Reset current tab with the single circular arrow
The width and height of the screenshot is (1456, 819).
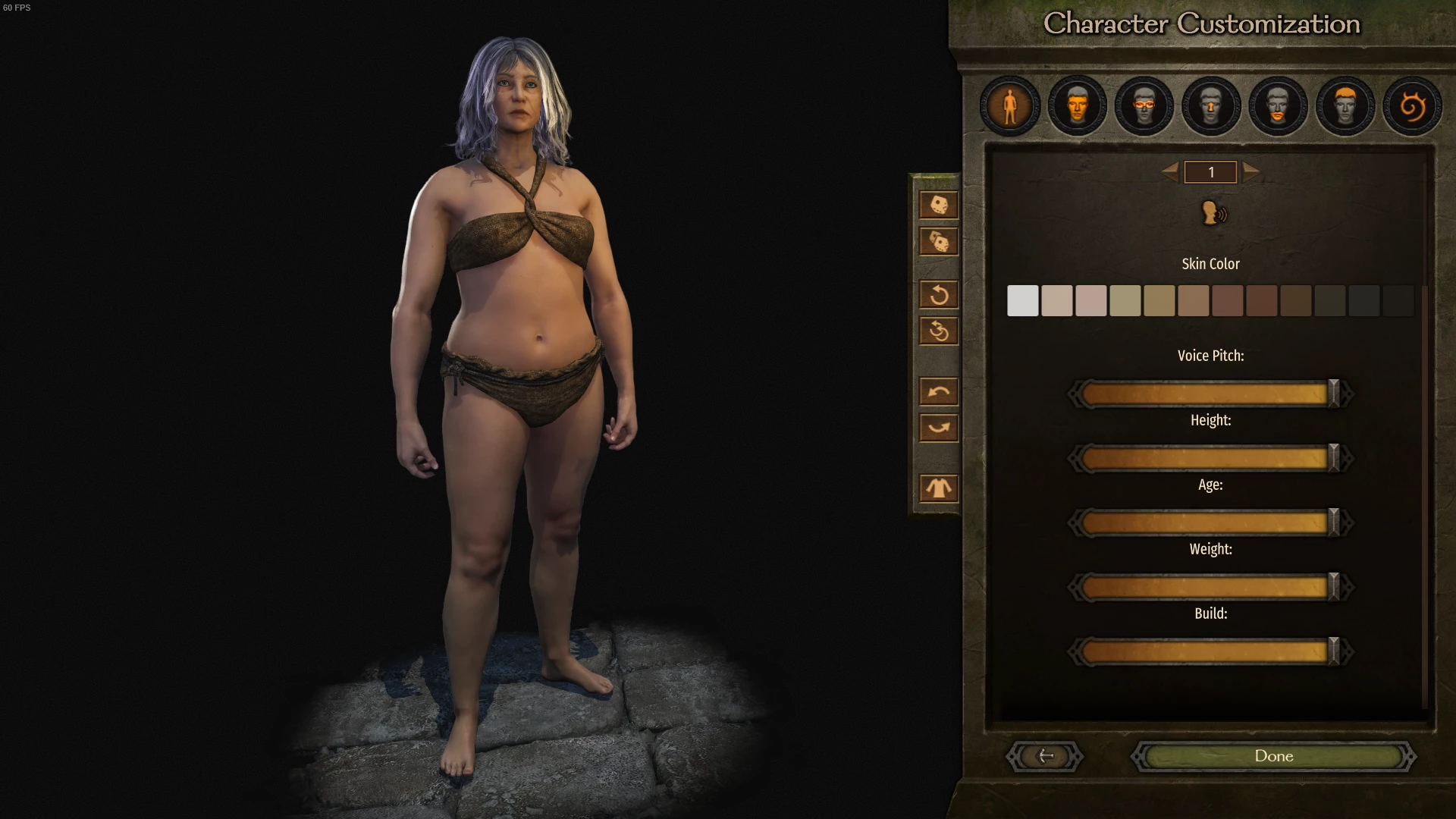coord(939,294)
